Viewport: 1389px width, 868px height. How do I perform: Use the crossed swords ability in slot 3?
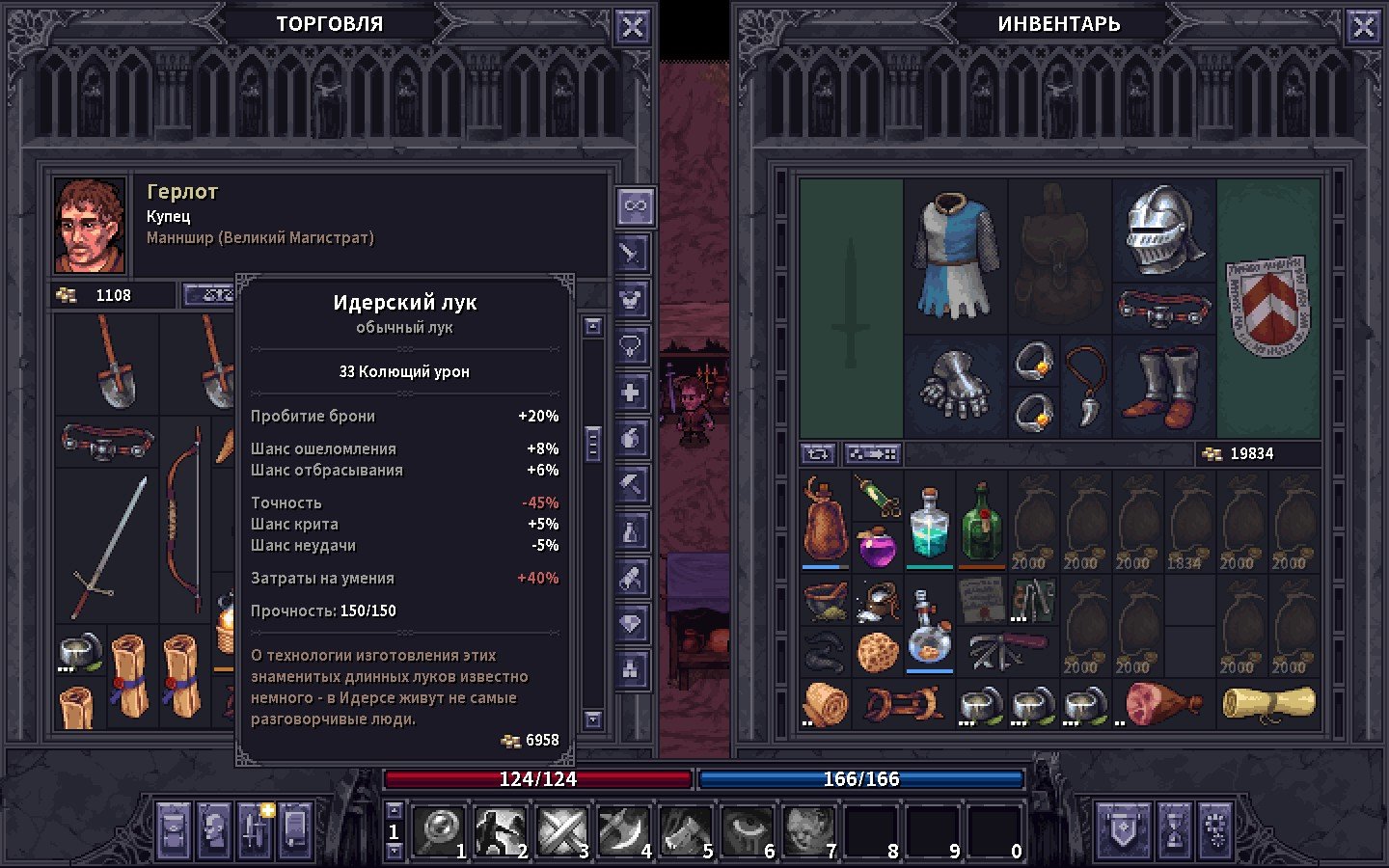(562, 831)
